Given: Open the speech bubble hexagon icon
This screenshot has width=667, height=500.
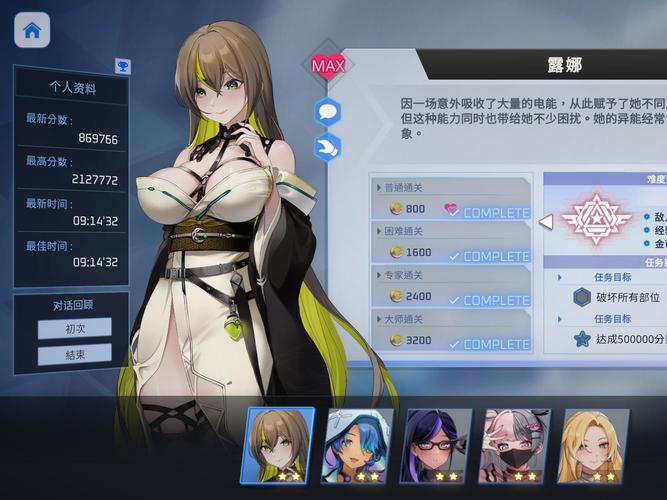Looking at the screenshot, I should (327, 112).
